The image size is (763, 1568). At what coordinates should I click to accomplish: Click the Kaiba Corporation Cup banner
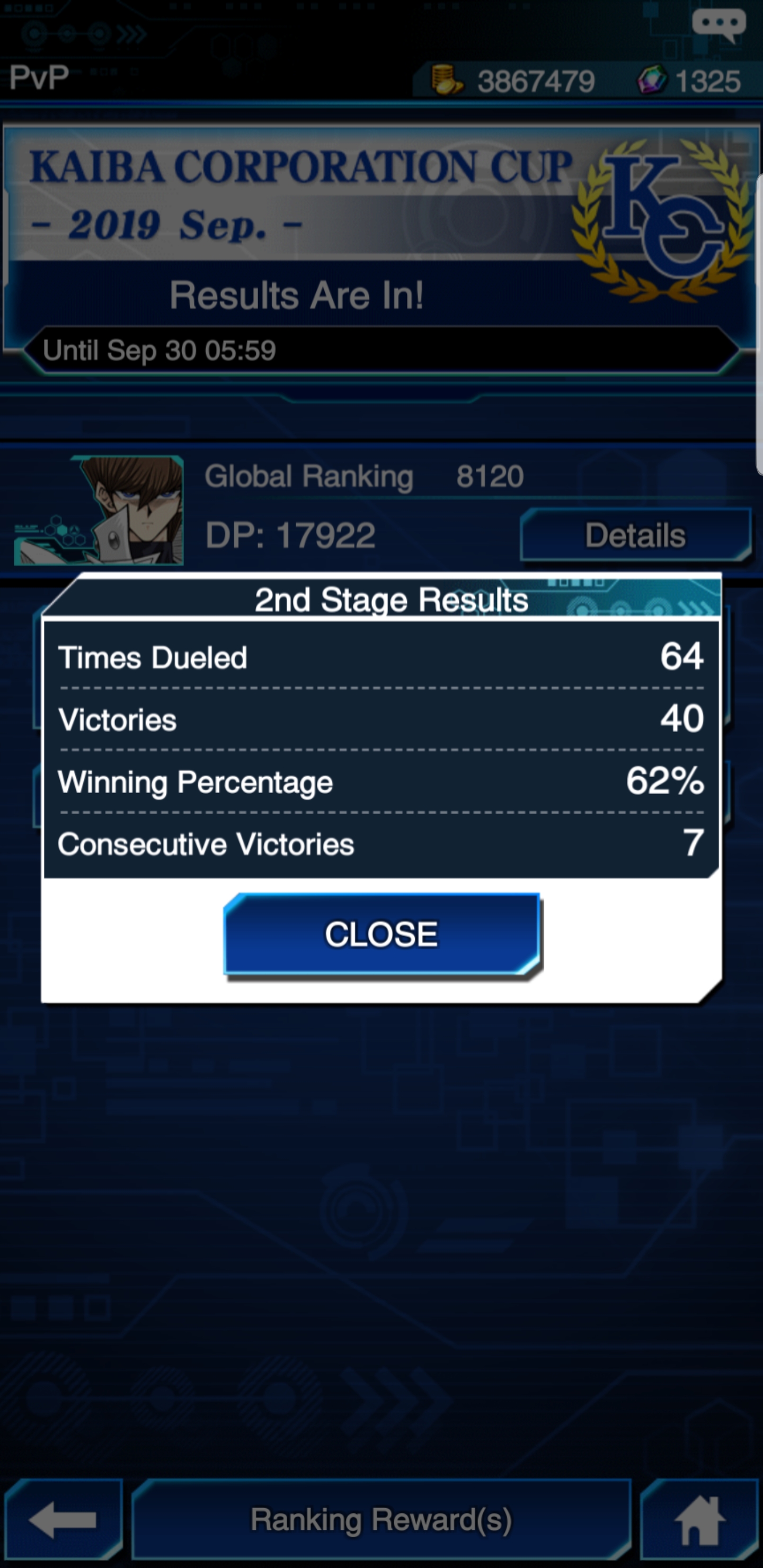301,189
